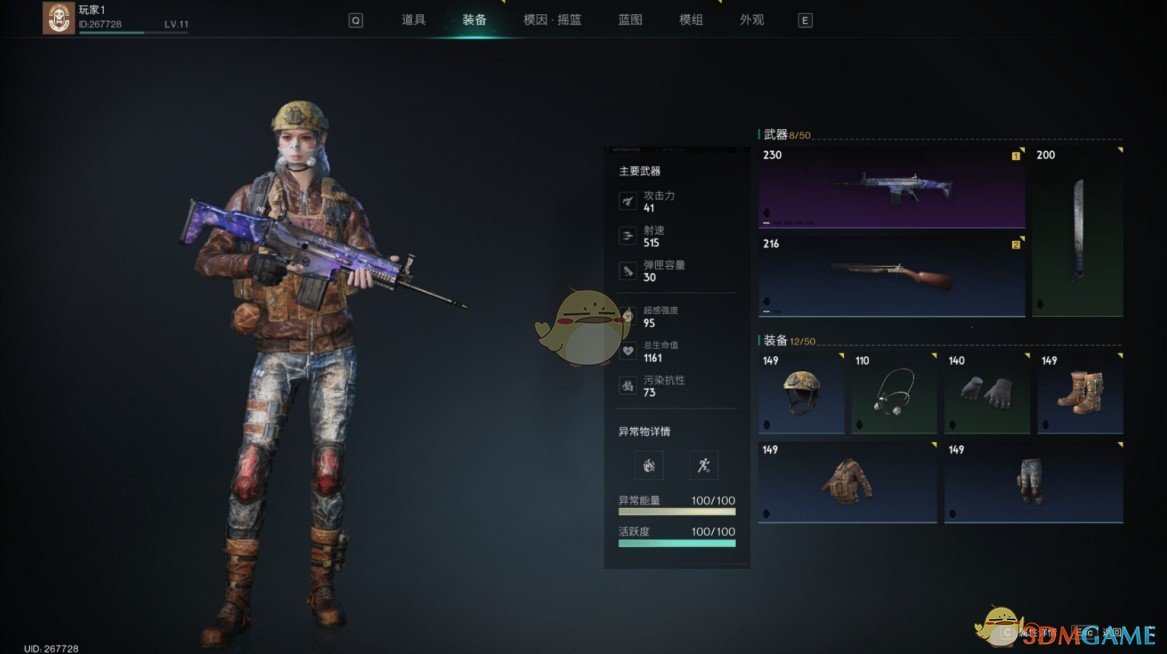Viewport: 1167px width, 654px height.
Task: Choose the fingerless gloves slot
Action: click(986, 392)
